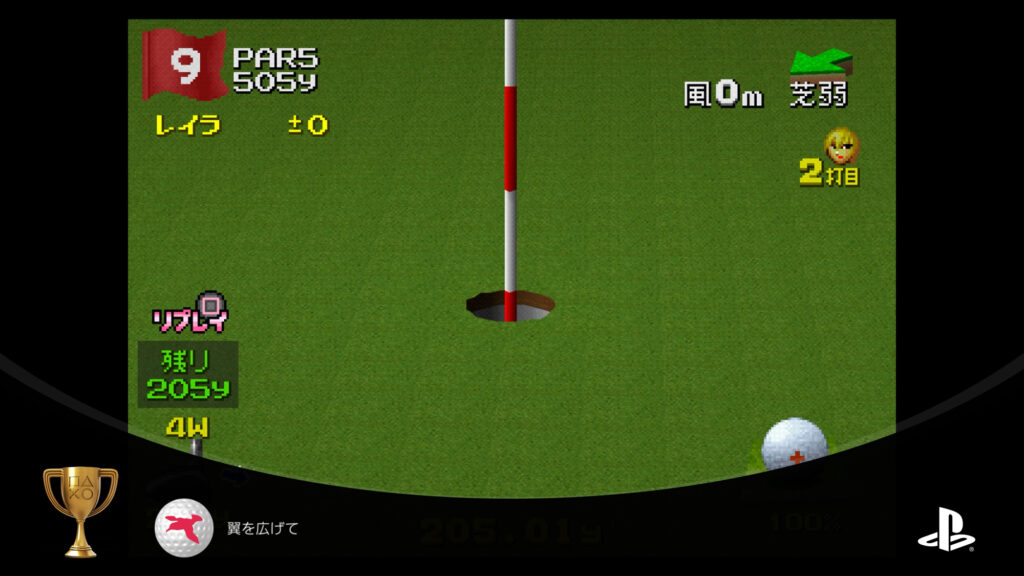Click the blonde player portrait icon
The height and width of the screenshot is (576, 1024).
[841, 147]
